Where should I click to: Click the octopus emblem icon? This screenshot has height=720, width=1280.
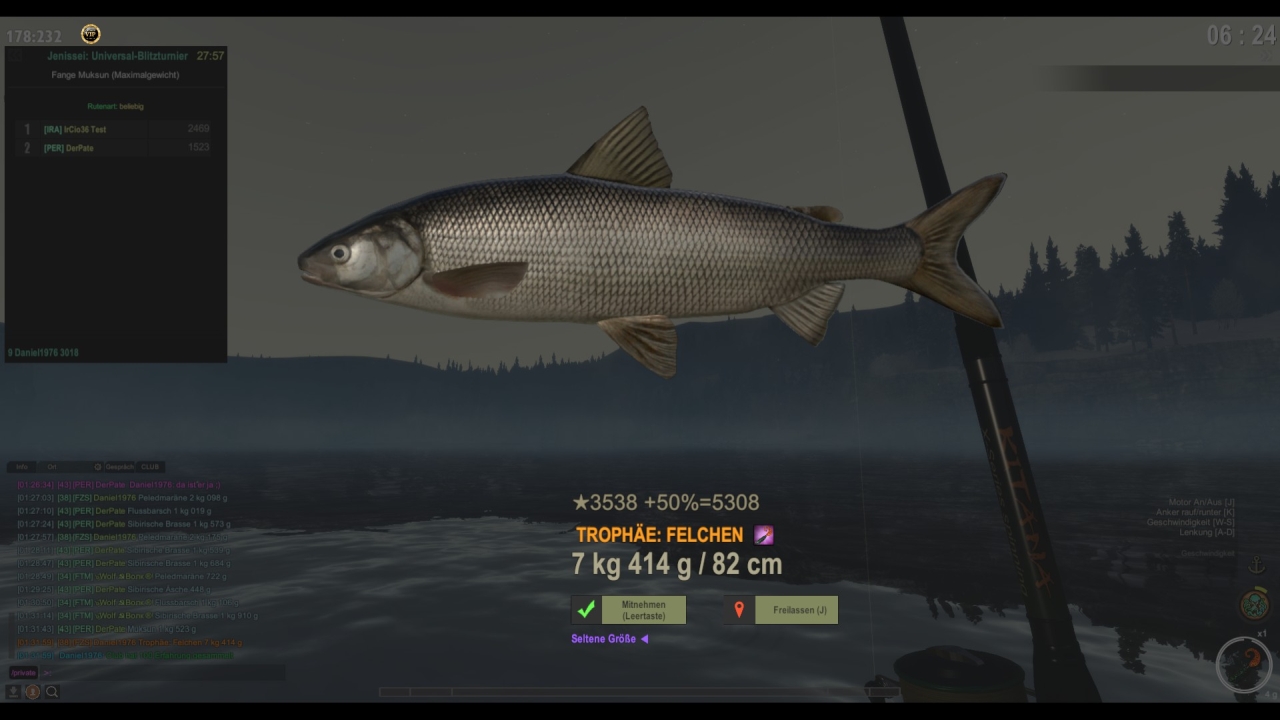(x=1254, y=604)
